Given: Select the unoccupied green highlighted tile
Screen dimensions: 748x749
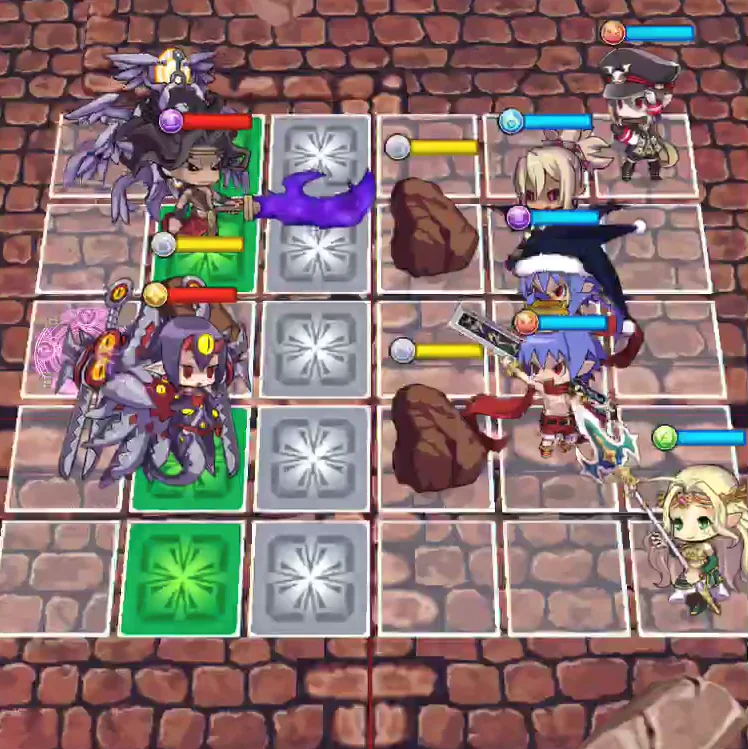Looking at the screenshot, I should tap(182, 578).
